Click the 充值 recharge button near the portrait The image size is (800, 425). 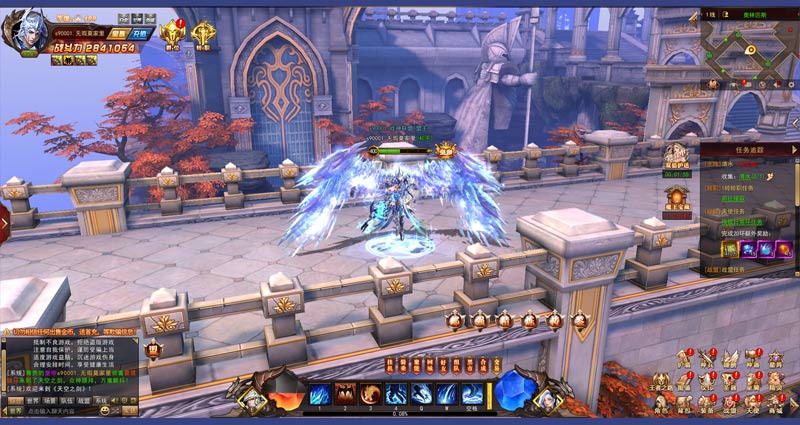(x=139, y=34)
